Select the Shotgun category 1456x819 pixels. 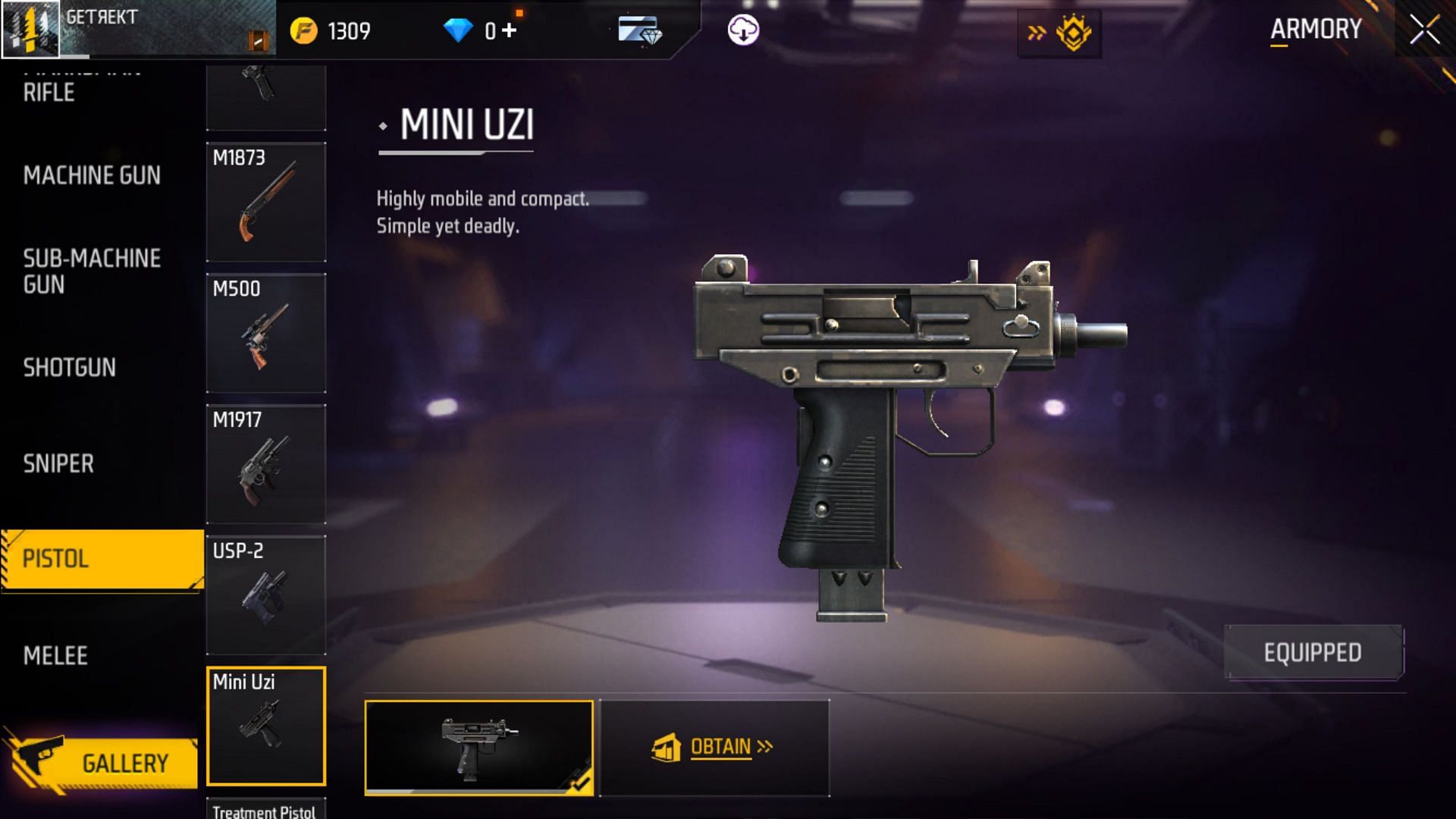pyautogui.click(x=70, y=368)
